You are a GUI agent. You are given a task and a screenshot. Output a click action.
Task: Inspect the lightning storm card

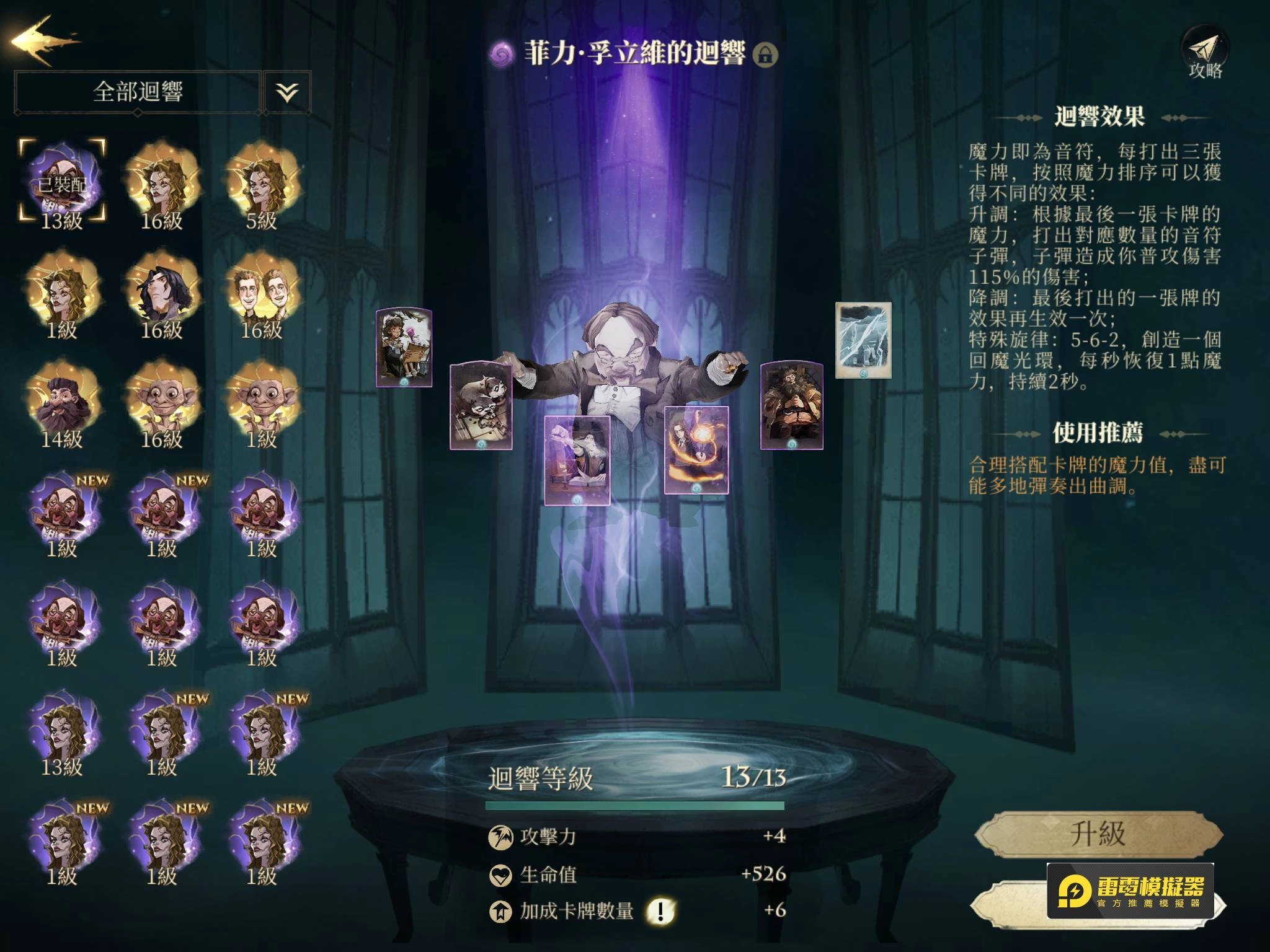coord(863,340)
